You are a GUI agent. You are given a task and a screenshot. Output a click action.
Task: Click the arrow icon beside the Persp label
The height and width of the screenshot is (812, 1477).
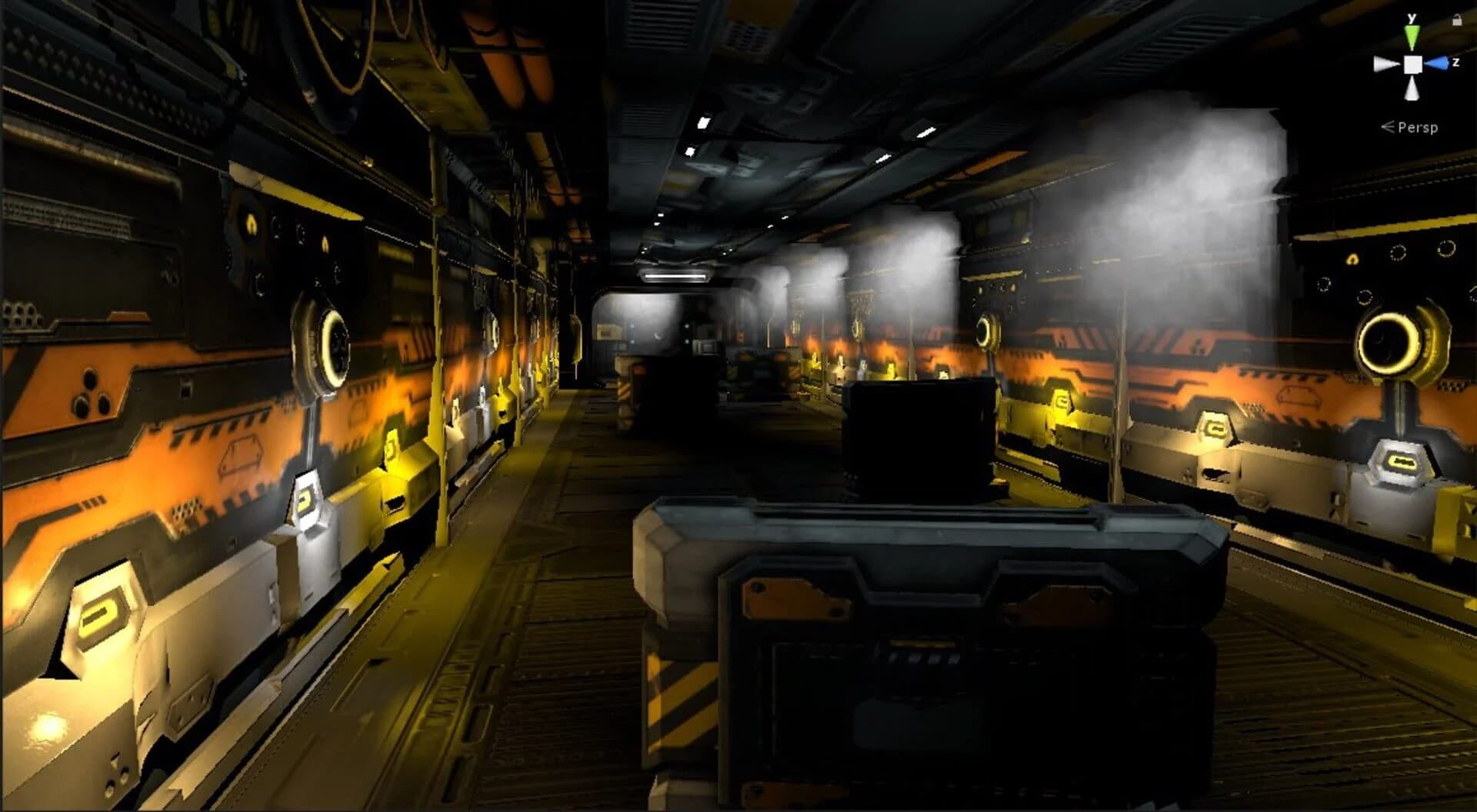(x=1387, y=126)
